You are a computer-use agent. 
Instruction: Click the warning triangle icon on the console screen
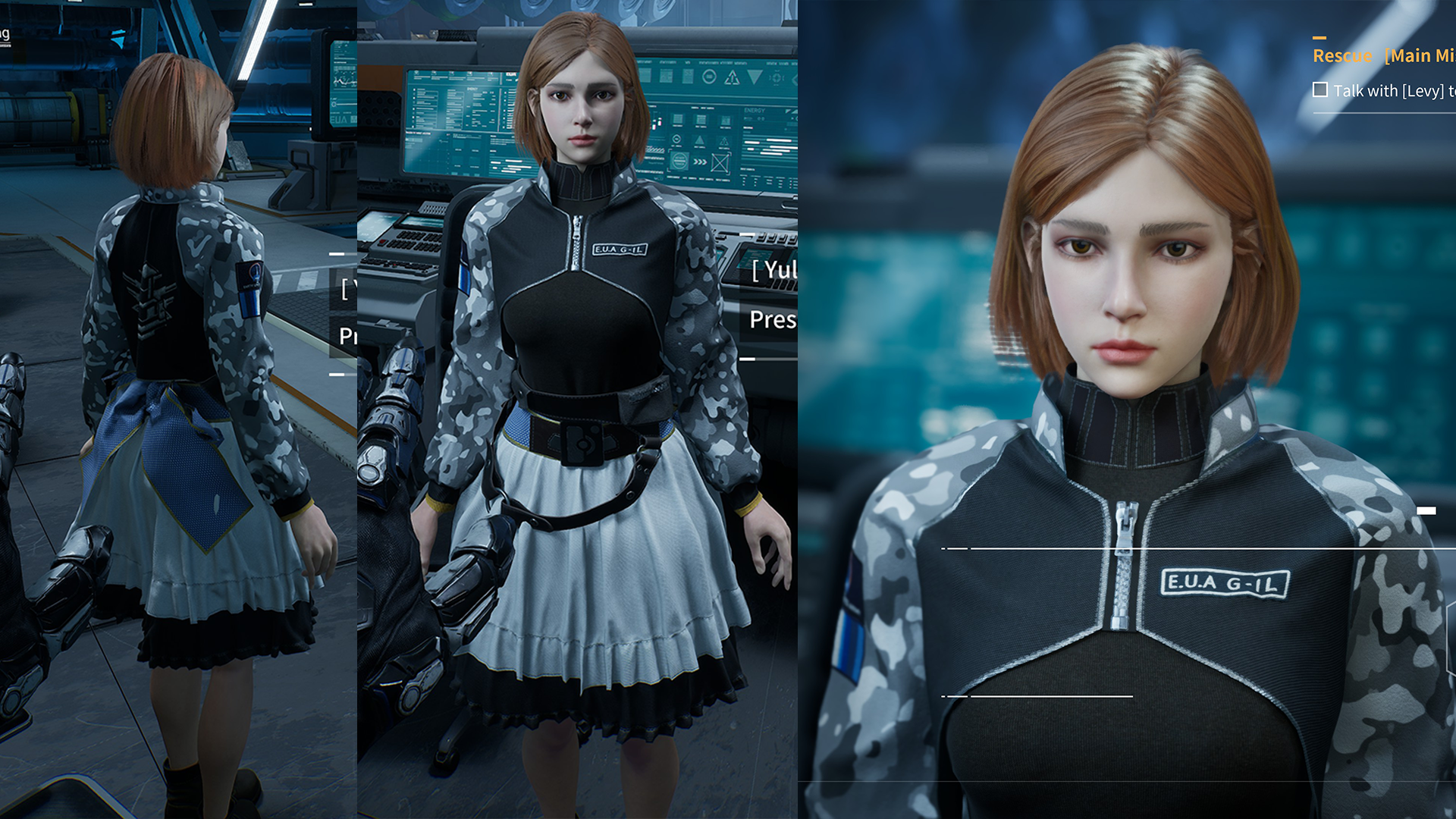(x=732, y=78)
